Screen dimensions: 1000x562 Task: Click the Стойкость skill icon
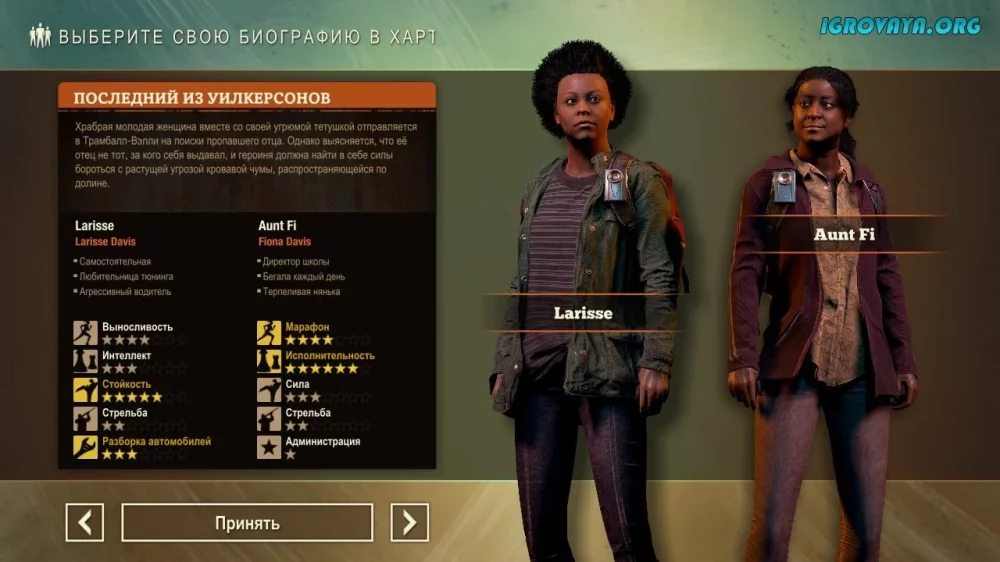click(x=85, y=390)
